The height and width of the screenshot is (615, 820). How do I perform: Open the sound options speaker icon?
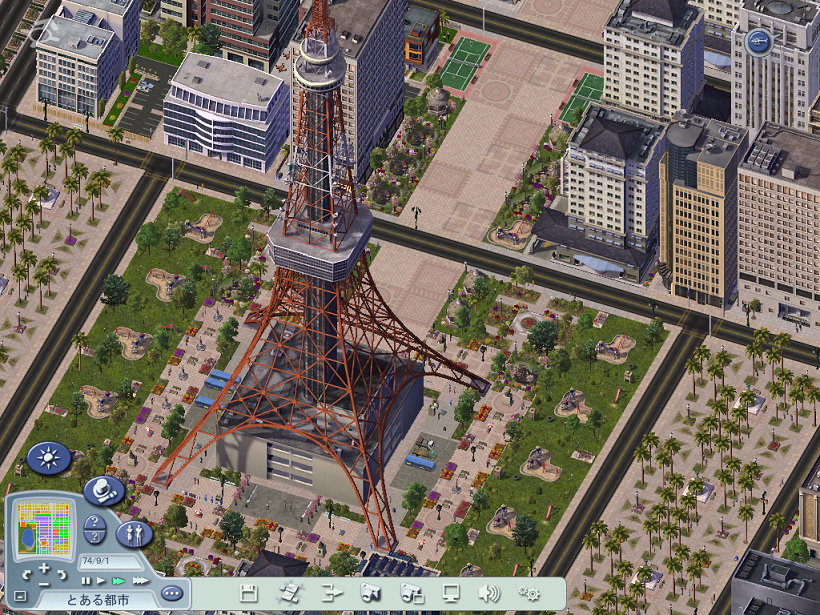click(489, 593)
